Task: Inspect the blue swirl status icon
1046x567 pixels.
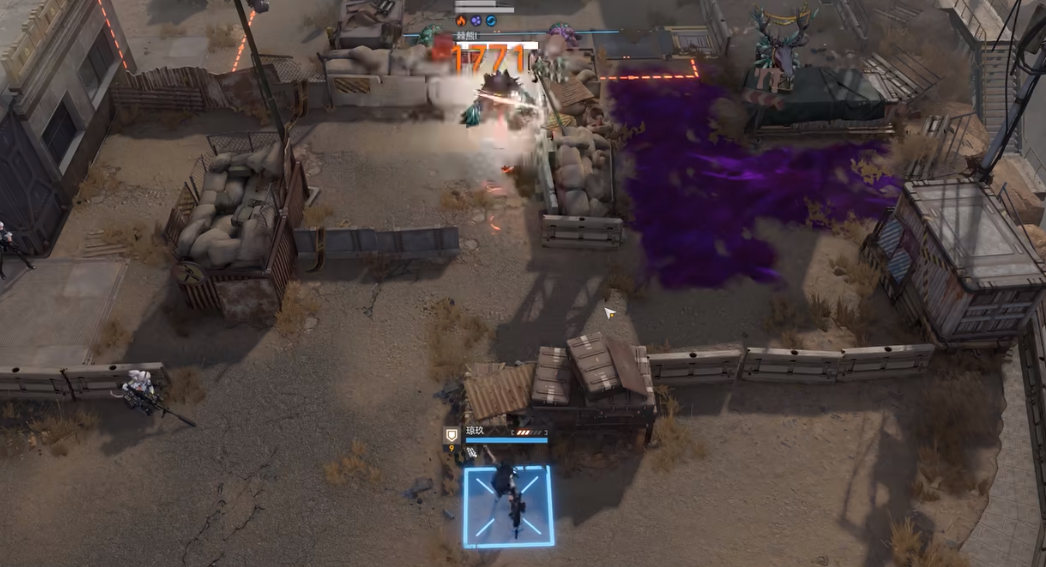Action: pos(491,20)
